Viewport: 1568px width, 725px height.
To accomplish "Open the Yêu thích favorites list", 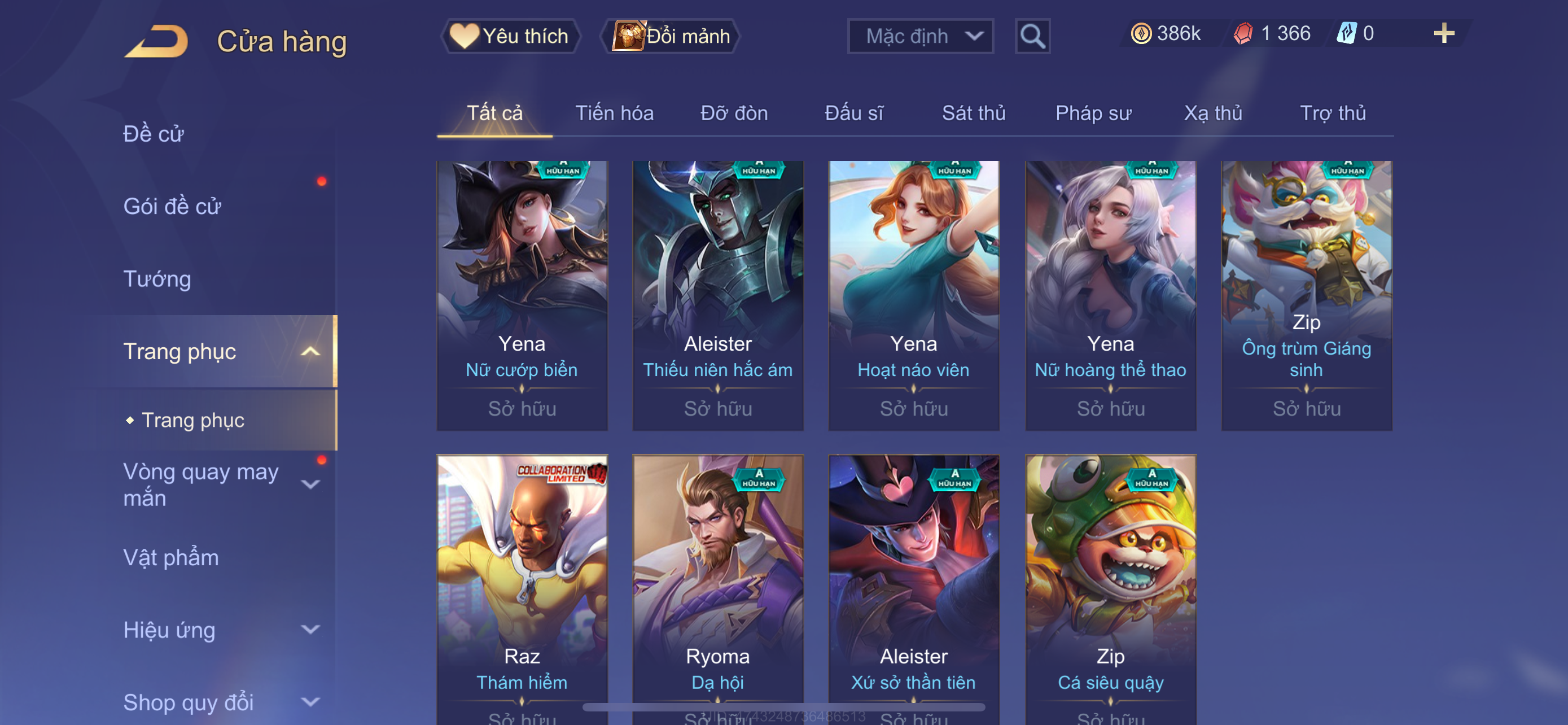I will 510,36.
